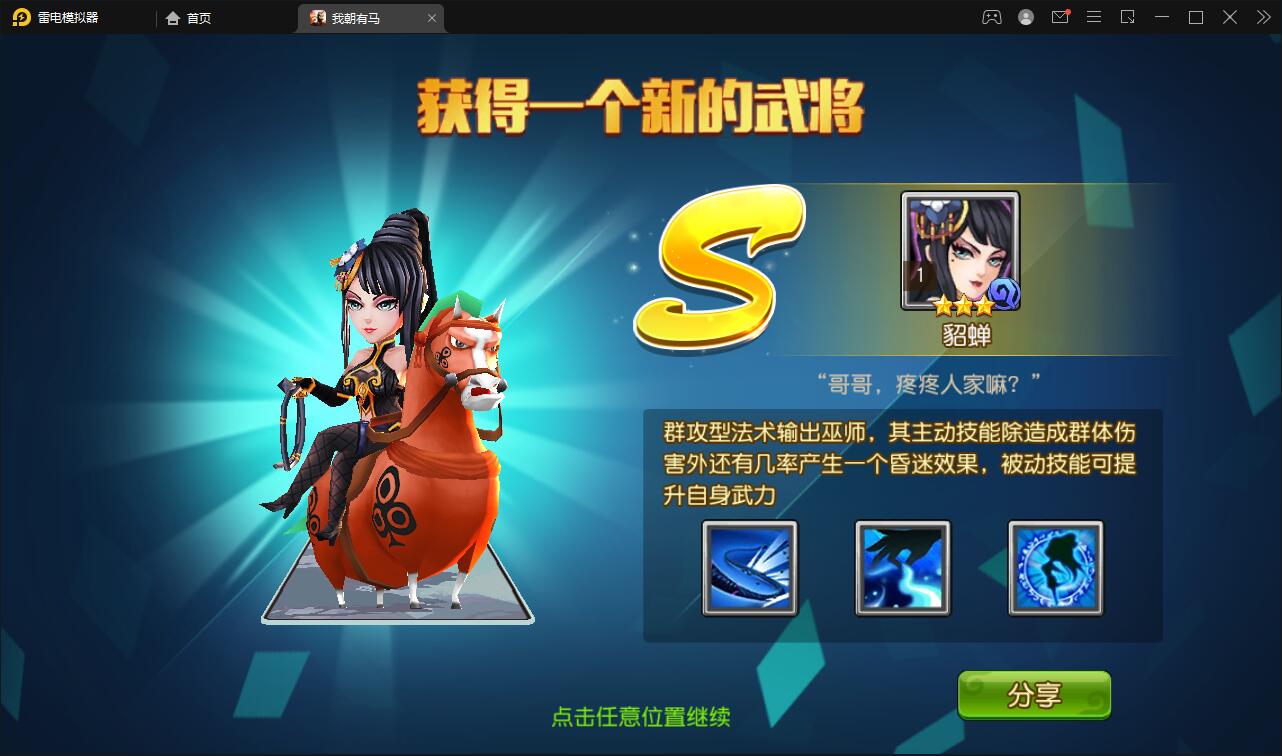Image resolution: width=1282 pixels, height=756 pixels.
Task: Close the 我朝有马 game tab
Action: click(432, 18)
